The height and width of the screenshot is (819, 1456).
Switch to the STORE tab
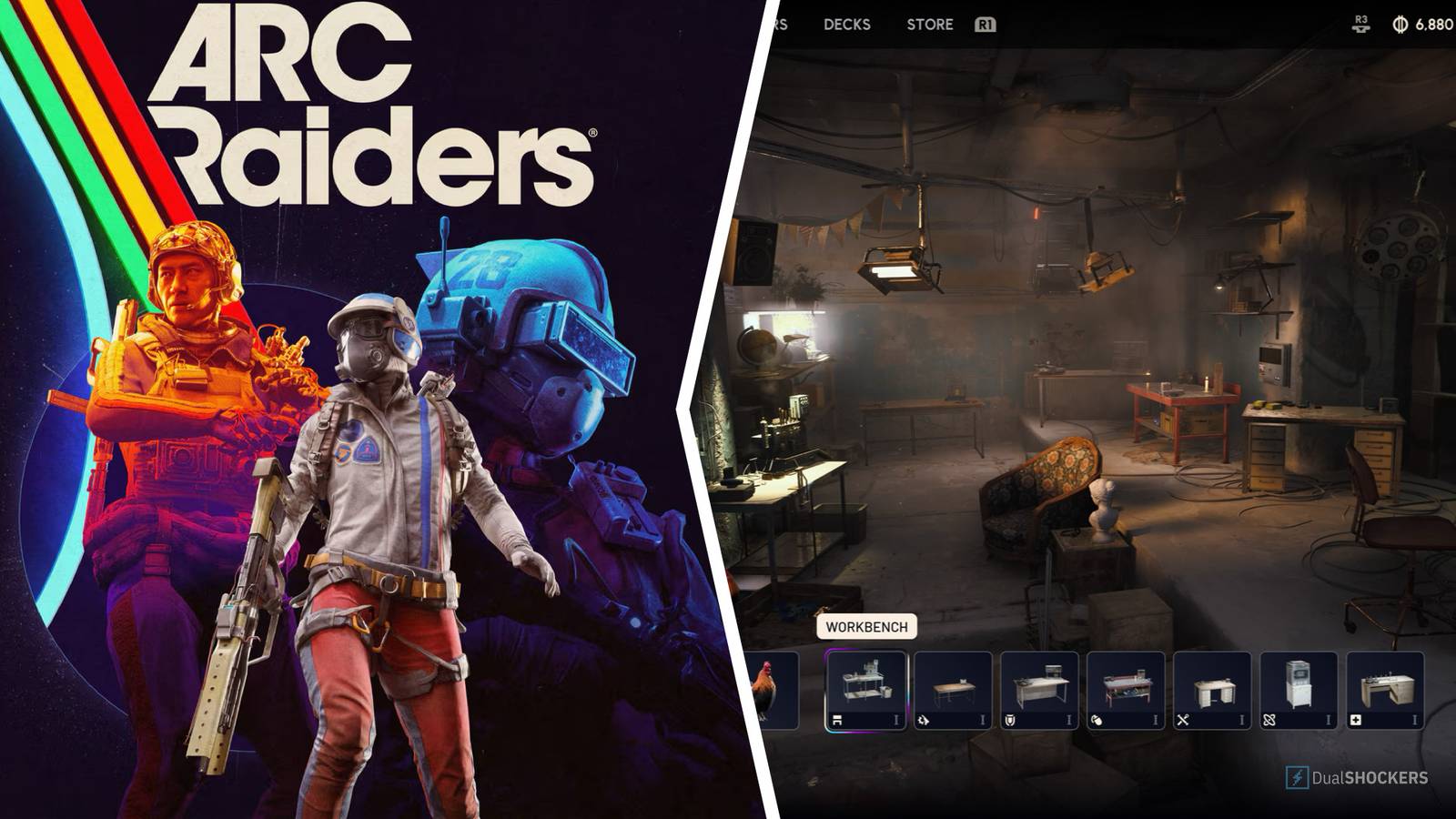coord(929,25)
